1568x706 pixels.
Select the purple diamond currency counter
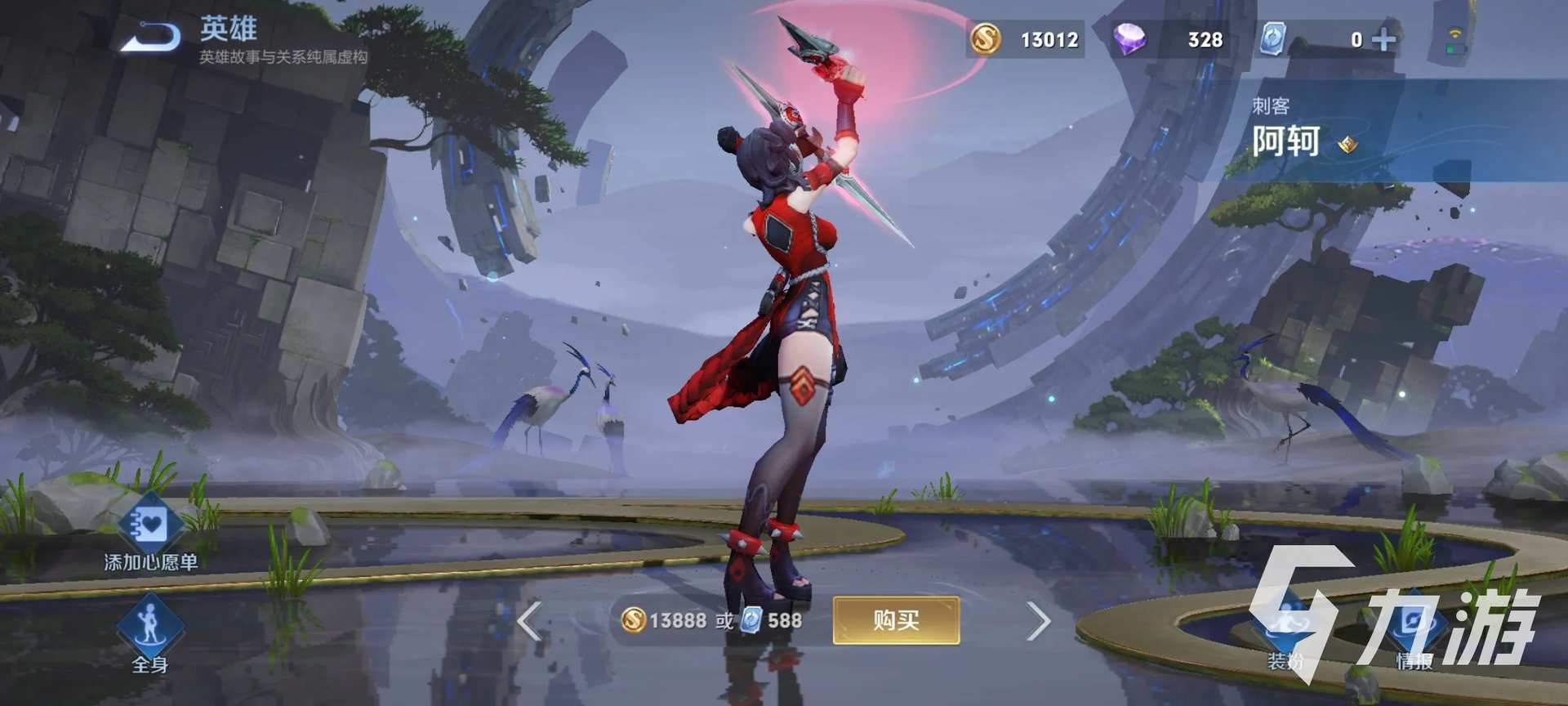(1169, 39)
